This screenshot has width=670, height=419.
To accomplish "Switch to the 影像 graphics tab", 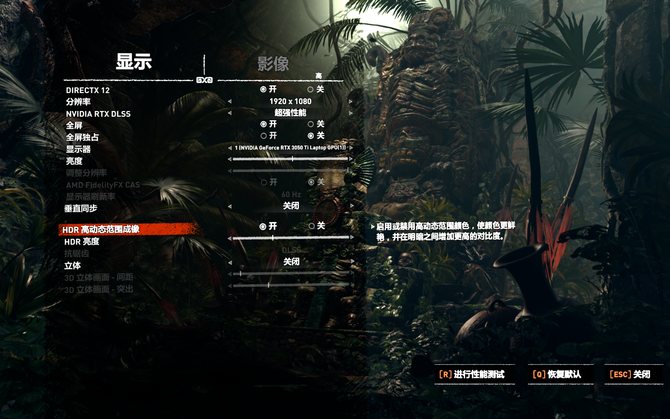I will [x=273, y=64].
